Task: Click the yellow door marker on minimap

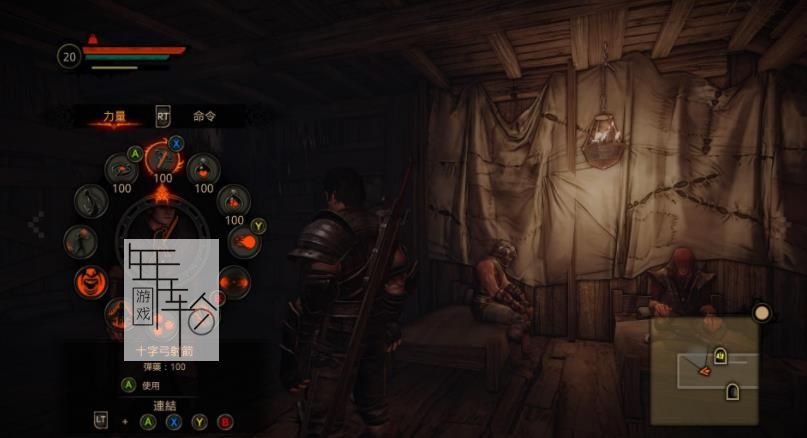Action: (719, 353)
